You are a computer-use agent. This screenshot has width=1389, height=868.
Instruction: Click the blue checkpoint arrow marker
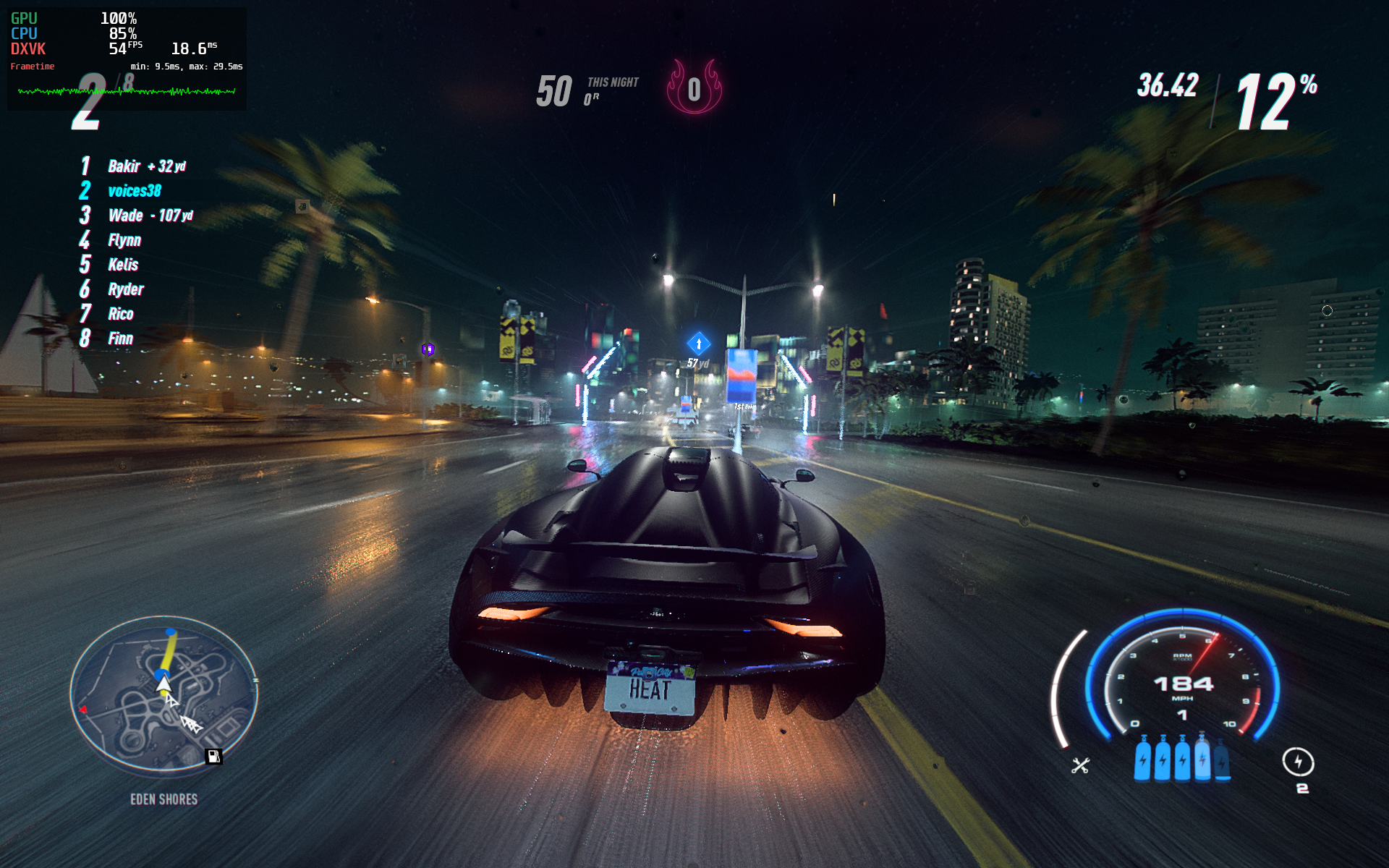[x=698, y=344]
